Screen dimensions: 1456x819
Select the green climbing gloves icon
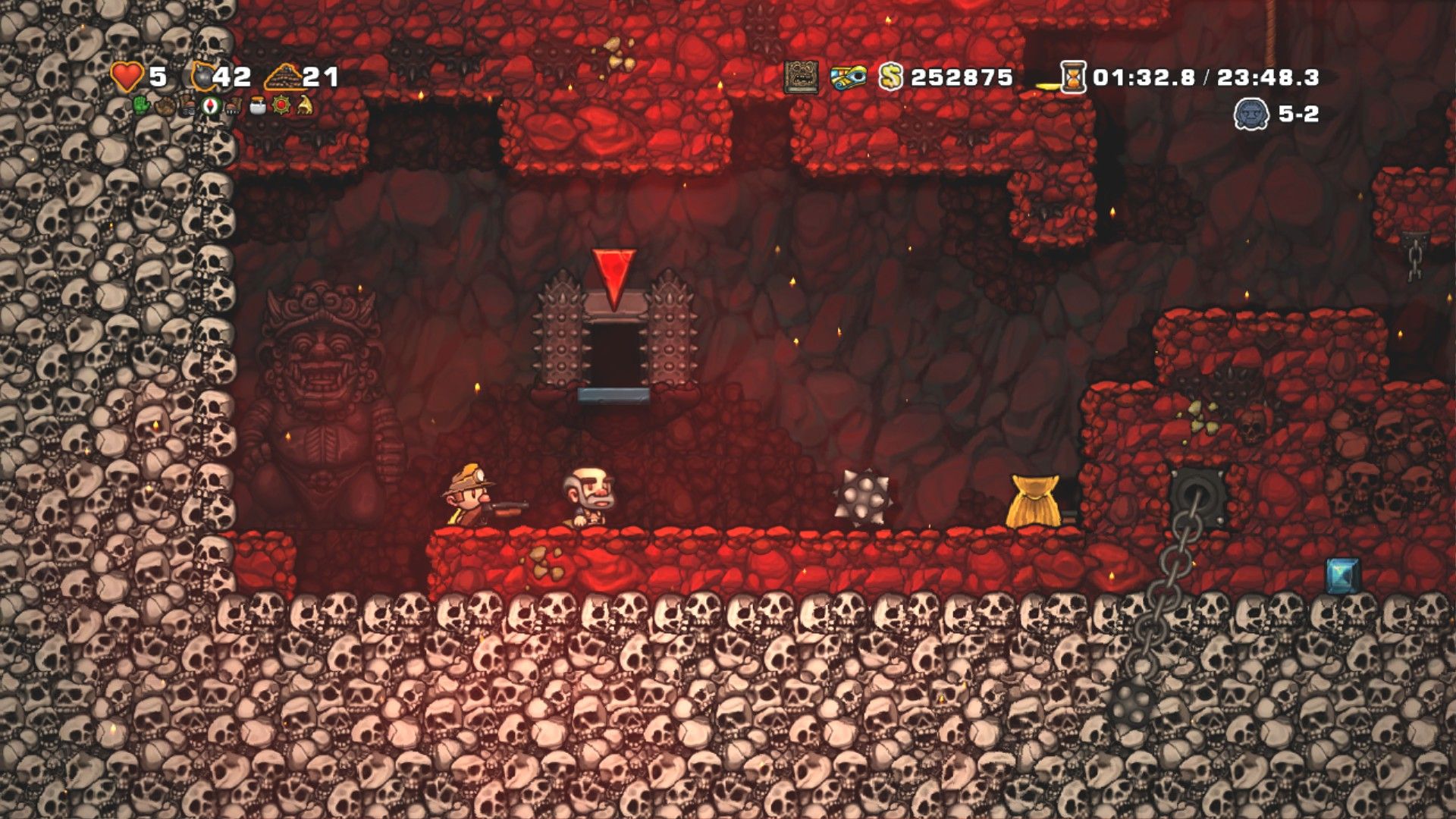point(143,105)
